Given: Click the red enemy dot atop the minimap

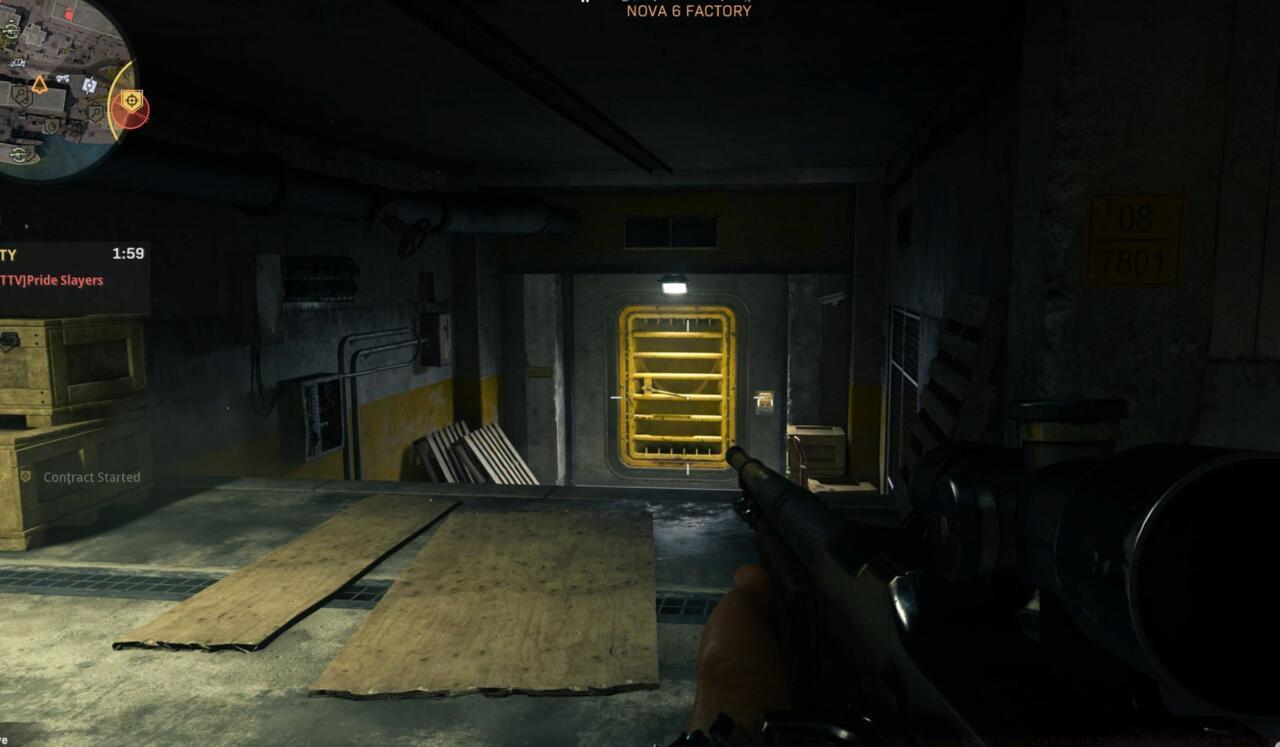Looking at the screenshot, I should point(69,13).
